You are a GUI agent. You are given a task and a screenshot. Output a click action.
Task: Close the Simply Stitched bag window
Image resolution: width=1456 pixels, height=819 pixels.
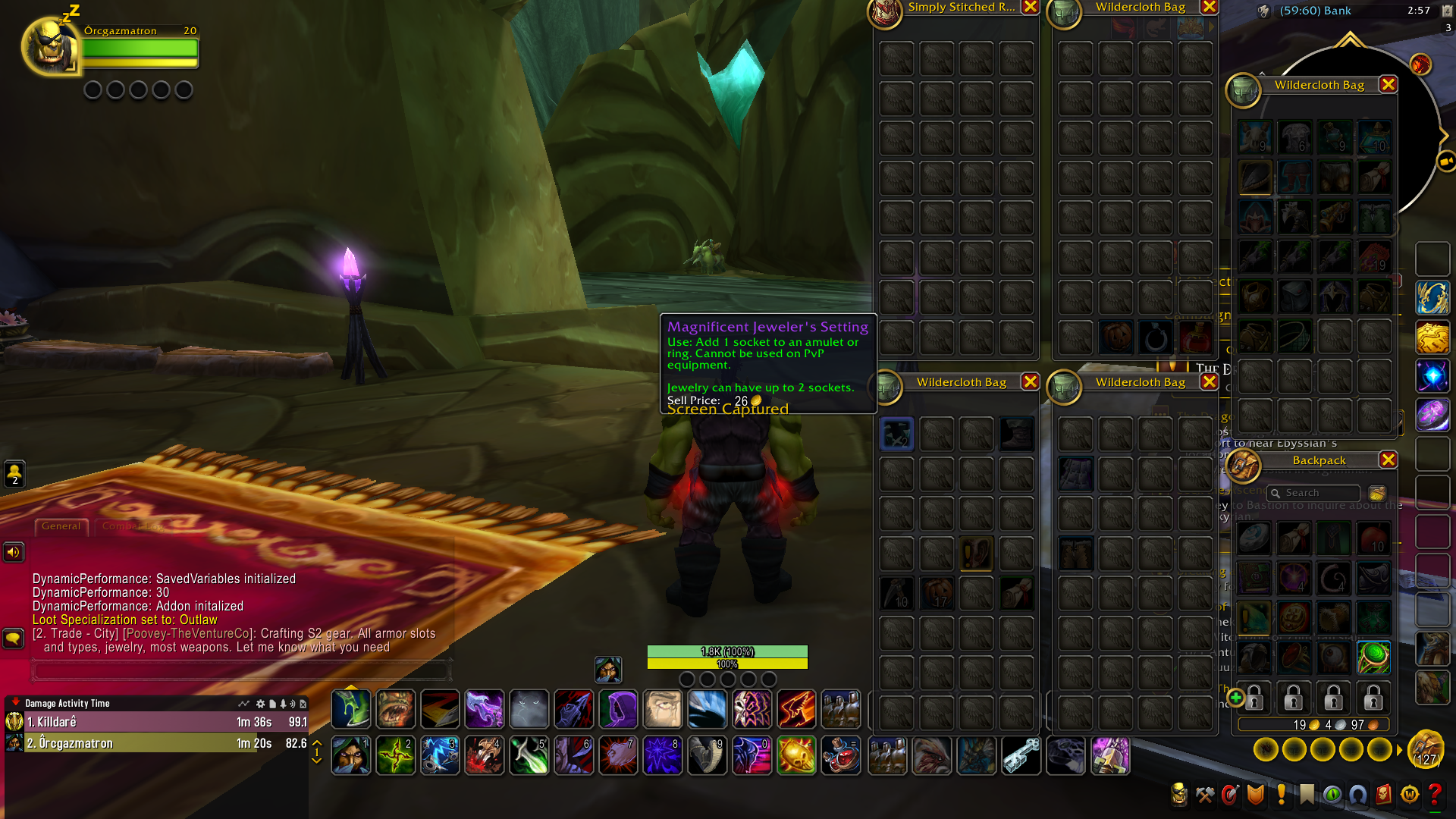click(x=1030, y=7)
